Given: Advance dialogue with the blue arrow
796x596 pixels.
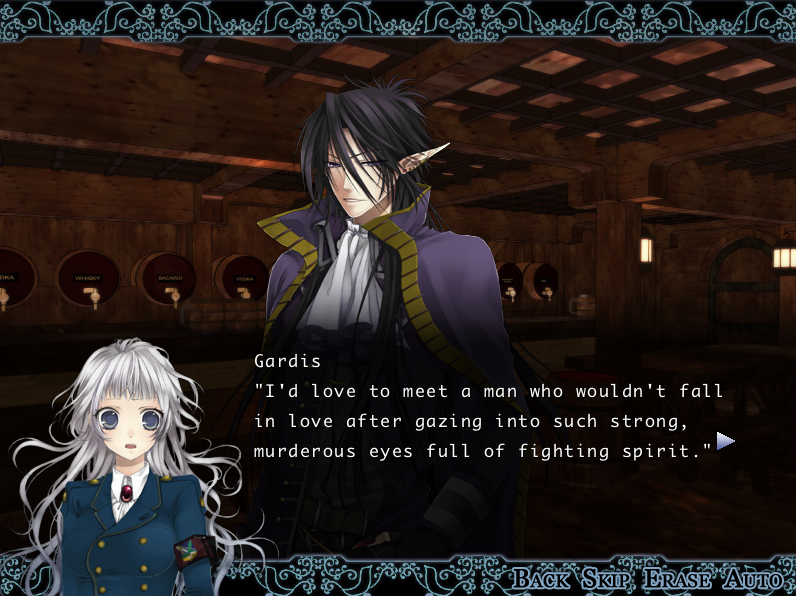Looking at the screenshot, I should pos(726,441).
